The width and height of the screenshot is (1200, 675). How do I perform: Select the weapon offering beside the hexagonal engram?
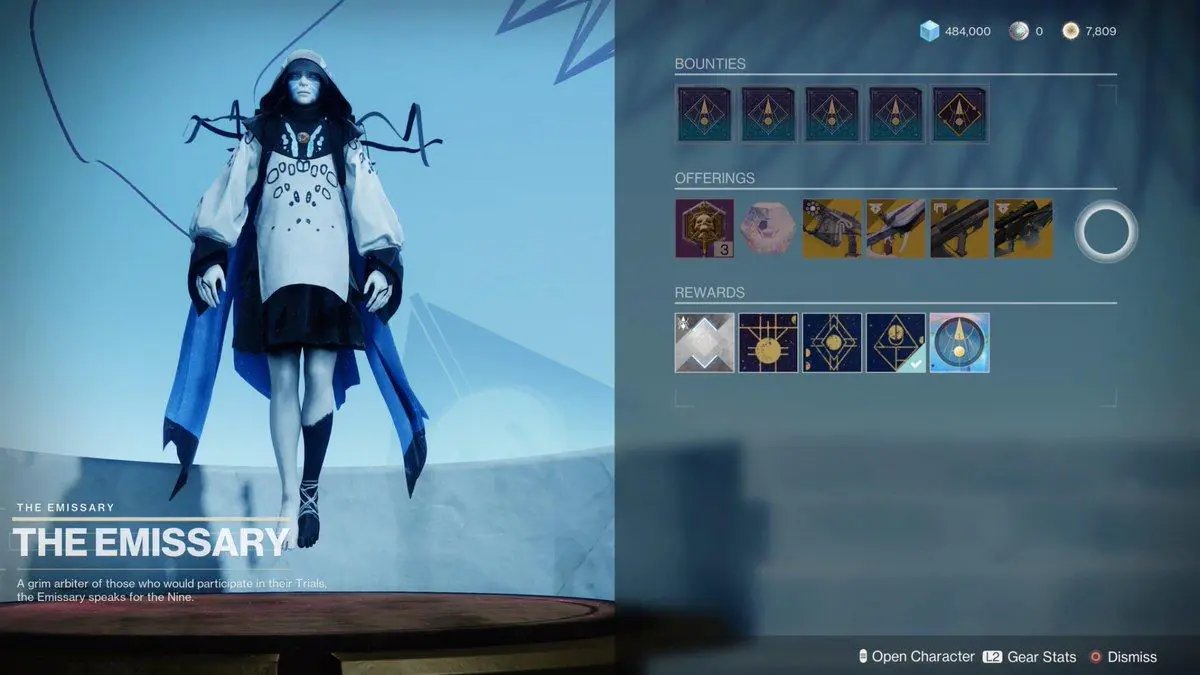click(832, 228)
